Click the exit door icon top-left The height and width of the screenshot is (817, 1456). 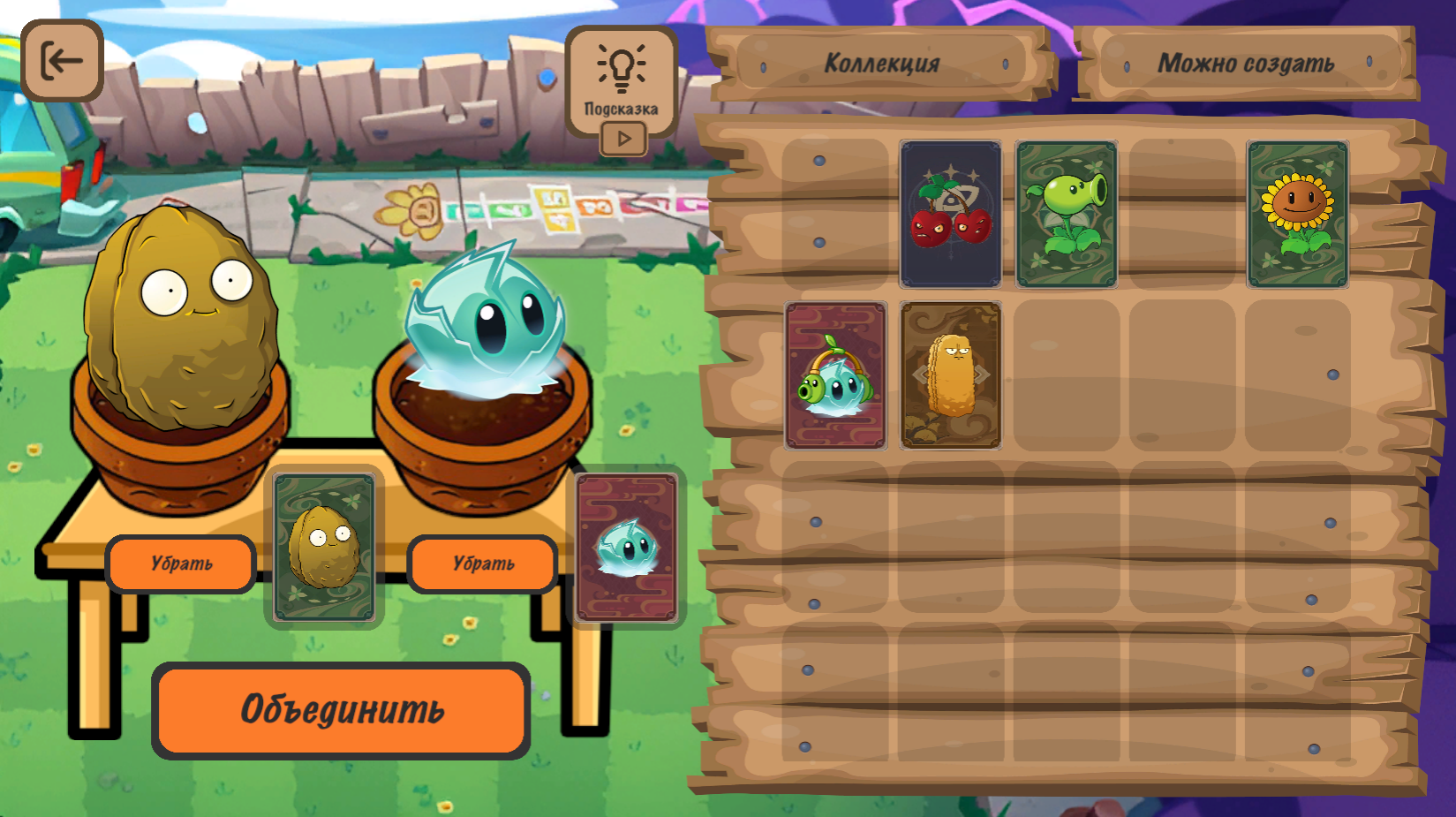(x=61, y=61)
